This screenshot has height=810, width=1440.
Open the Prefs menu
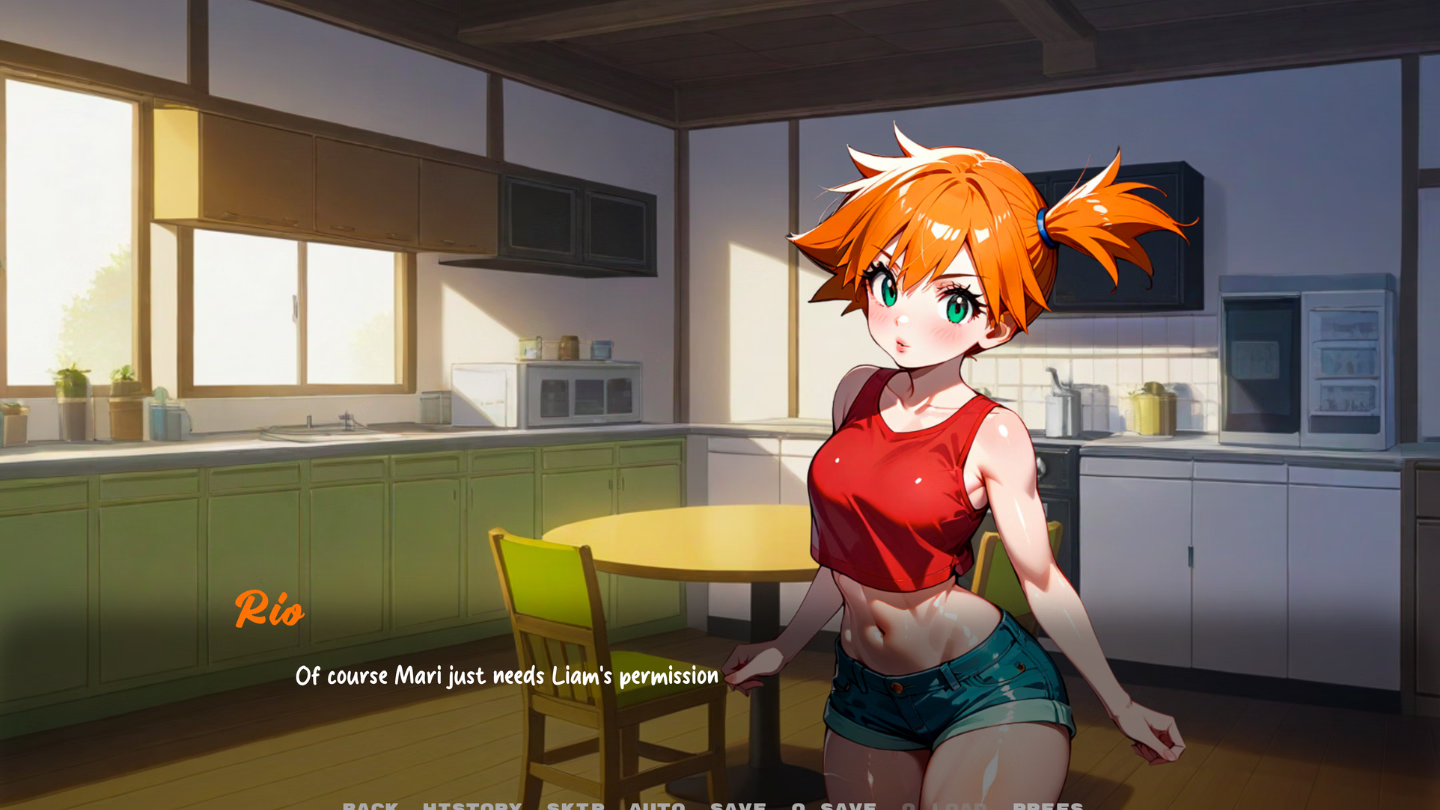(1048, 805)
